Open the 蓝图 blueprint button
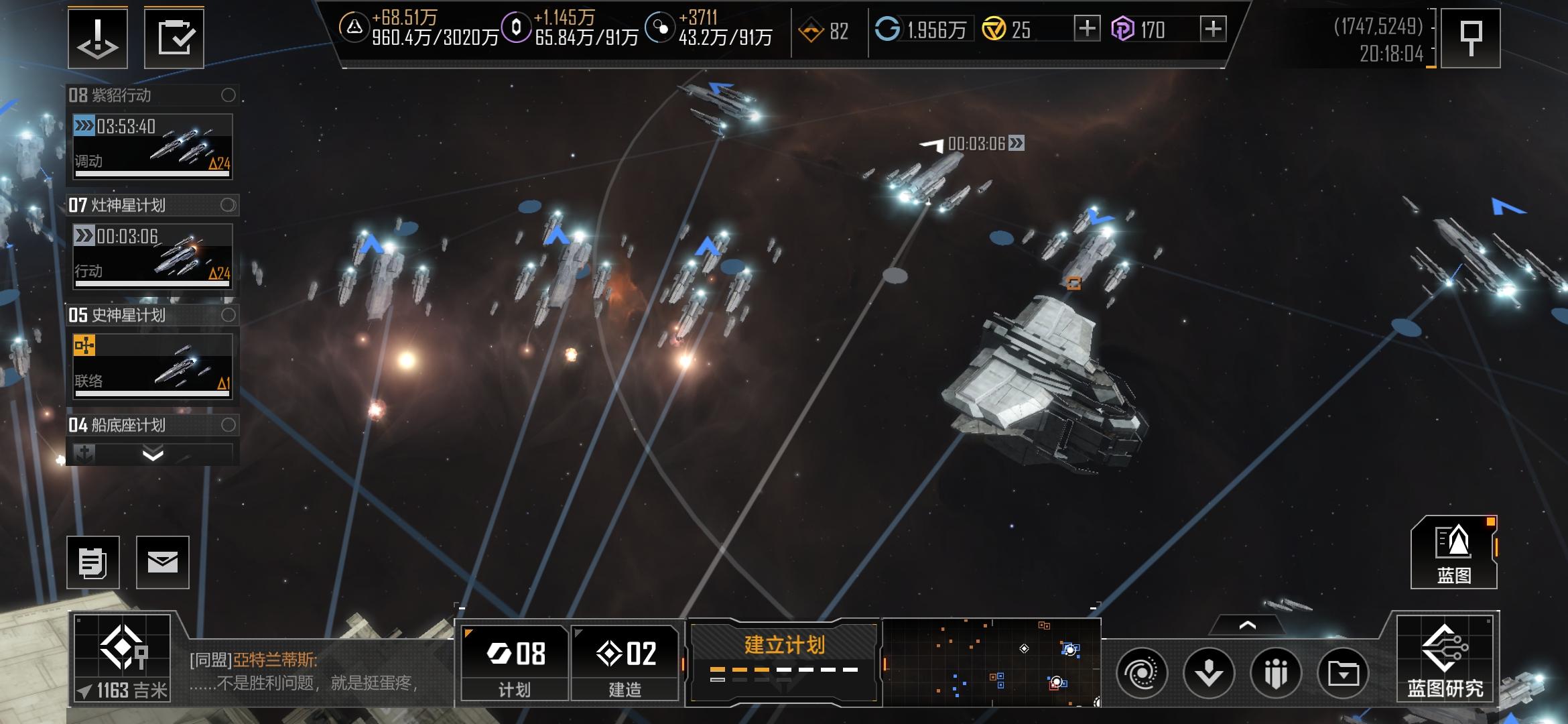The image size is (1568, 724). point(1453,552)
